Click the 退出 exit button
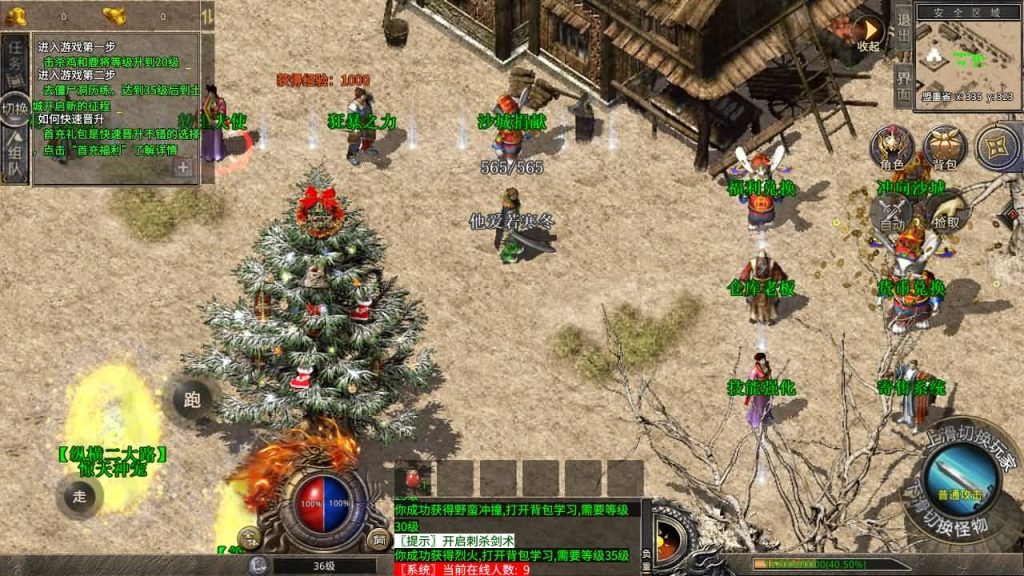Viewport: 1024px width, 576px height. click(x=902, y=28)
